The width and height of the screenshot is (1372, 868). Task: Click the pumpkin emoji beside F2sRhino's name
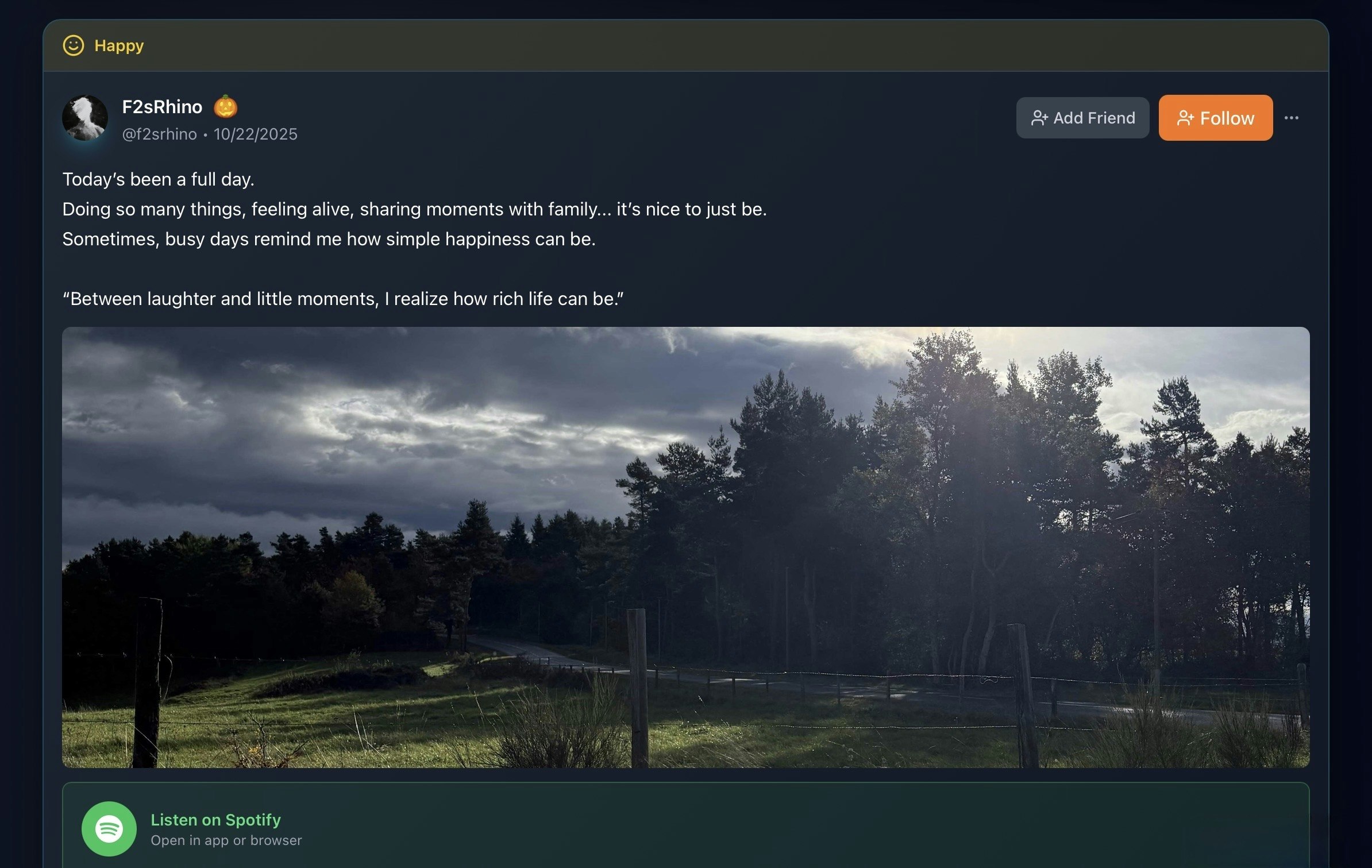(226, 107)
